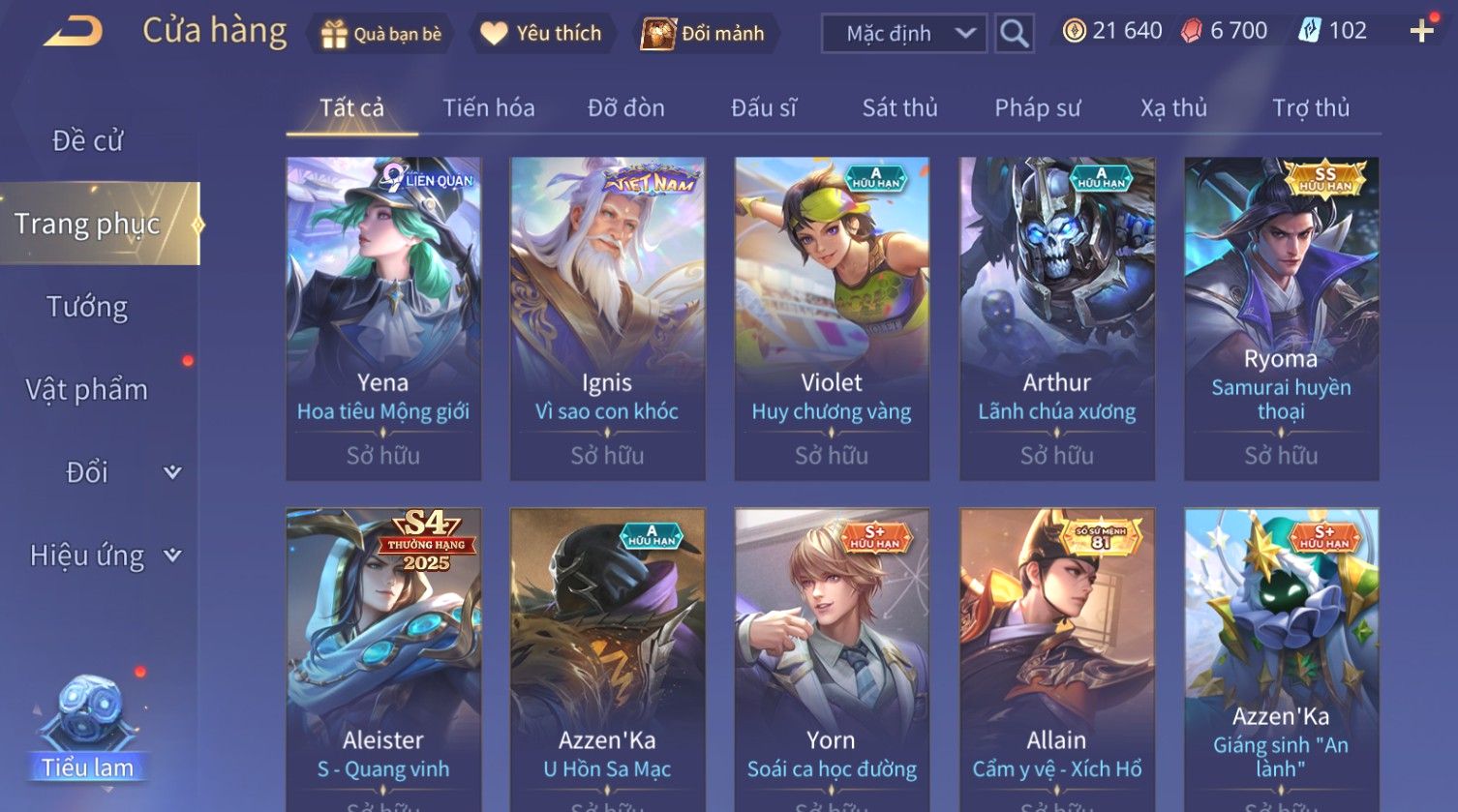
Task: Expand the Hiệu ứng menu section
Action: click(104, 556)
